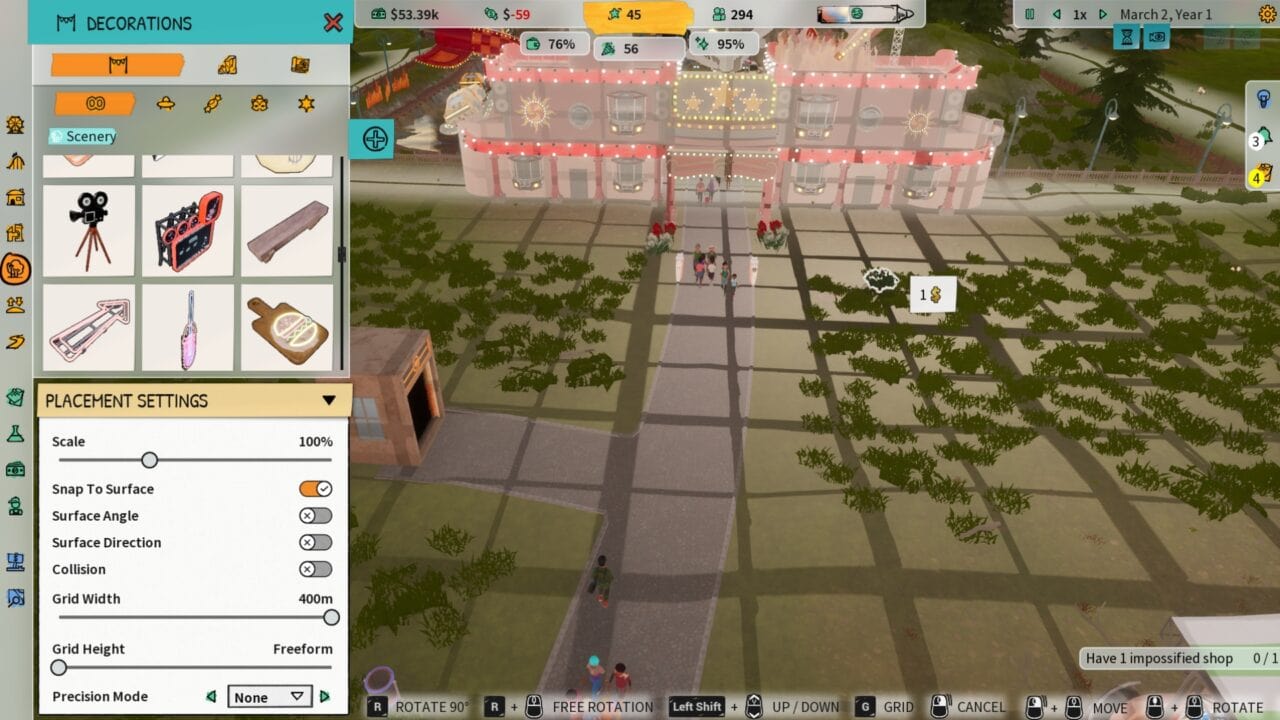
Task: Open the research flask panel in the sidebar
Action: [x=15, y=435]
